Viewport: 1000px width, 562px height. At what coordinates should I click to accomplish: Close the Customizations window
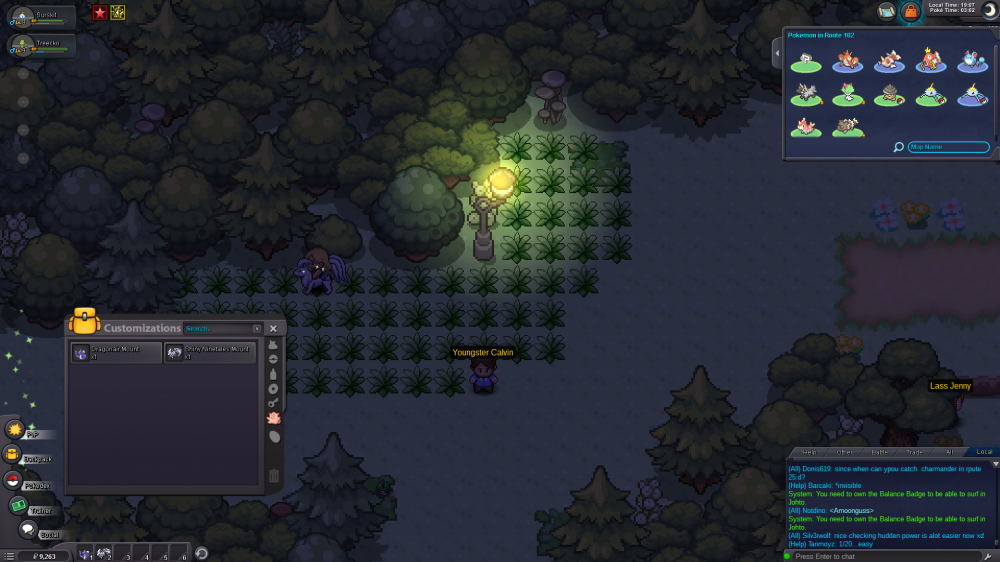273,328
